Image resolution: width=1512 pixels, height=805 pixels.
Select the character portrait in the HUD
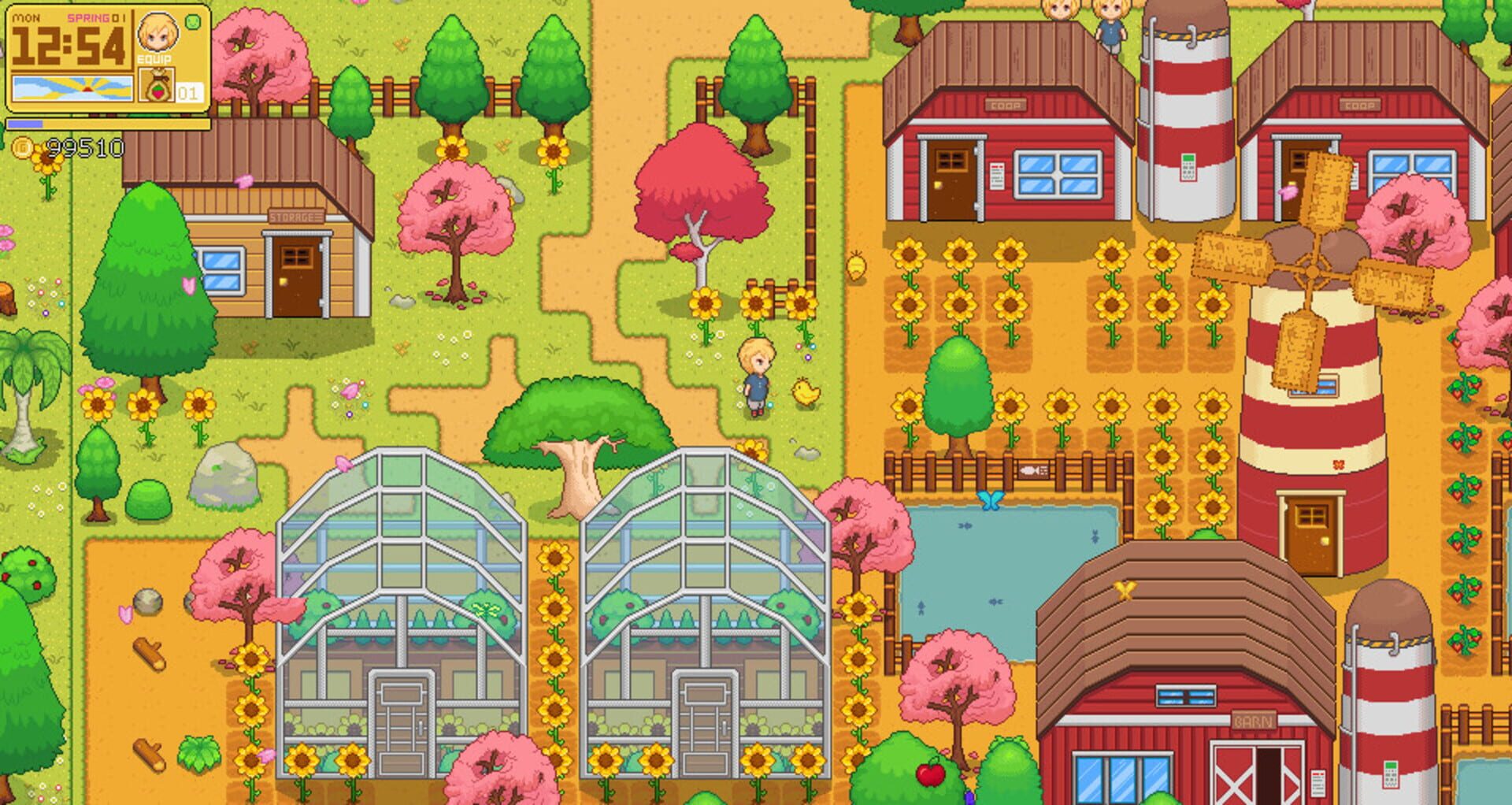[157, 33]
